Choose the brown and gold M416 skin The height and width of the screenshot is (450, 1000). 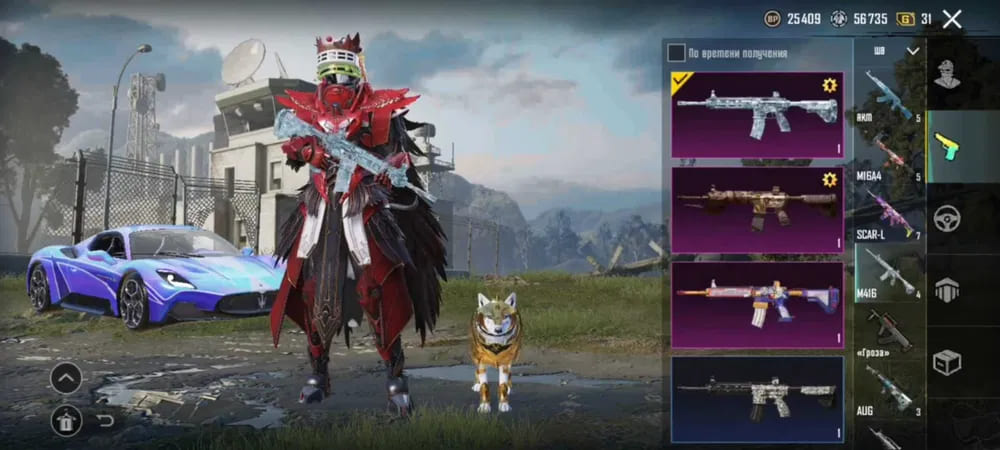click(x=756, y=208)
